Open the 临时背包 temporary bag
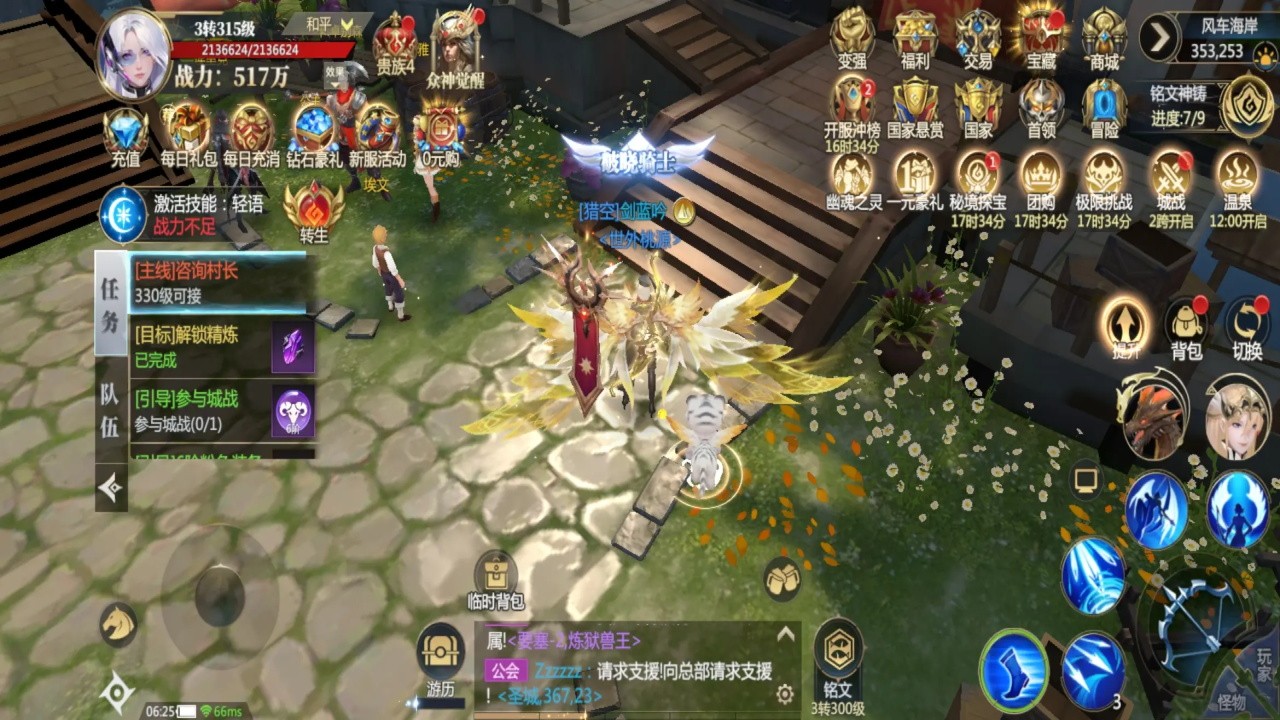Screen dimensions: 1280x720 point(496,579)
